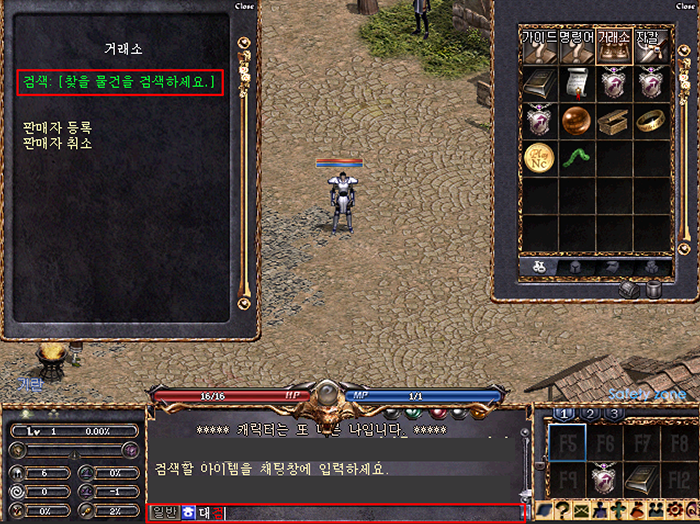Select the gold Nc coin
700x524 pixels.
(540, 157)
